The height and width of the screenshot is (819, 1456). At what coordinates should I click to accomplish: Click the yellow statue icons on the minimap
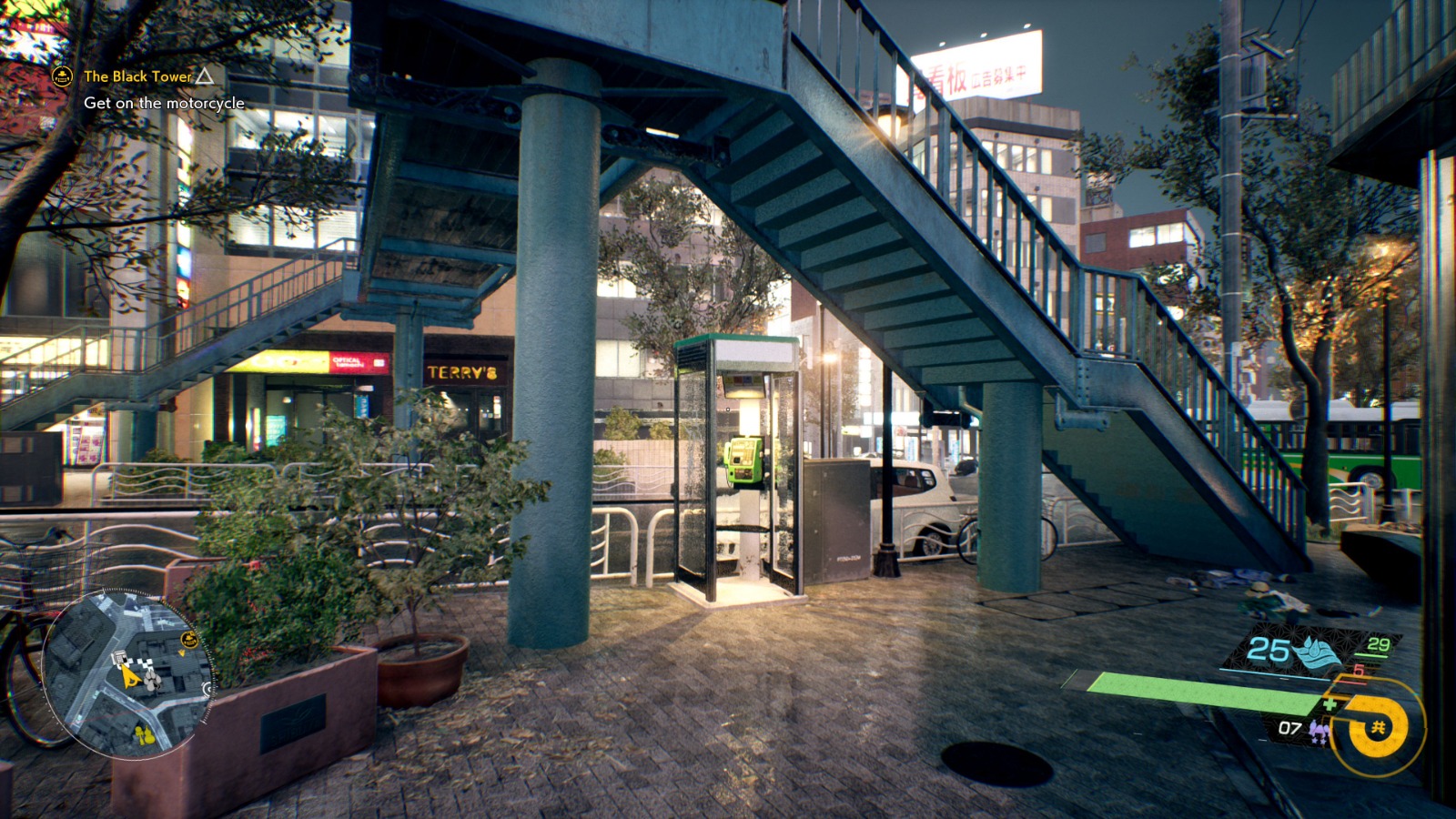click(145, 734)
